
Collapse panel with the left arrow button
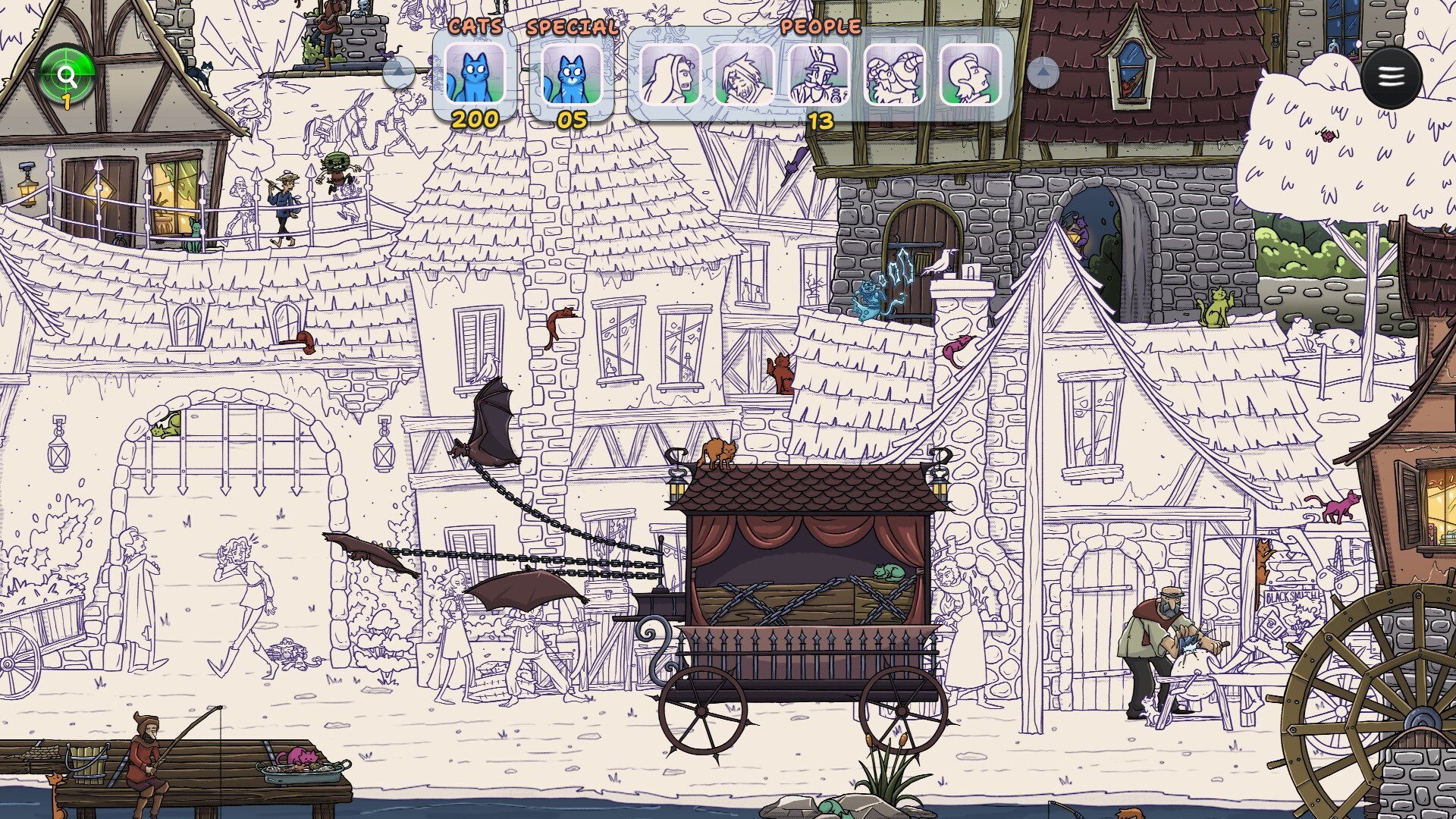[399, 73]
